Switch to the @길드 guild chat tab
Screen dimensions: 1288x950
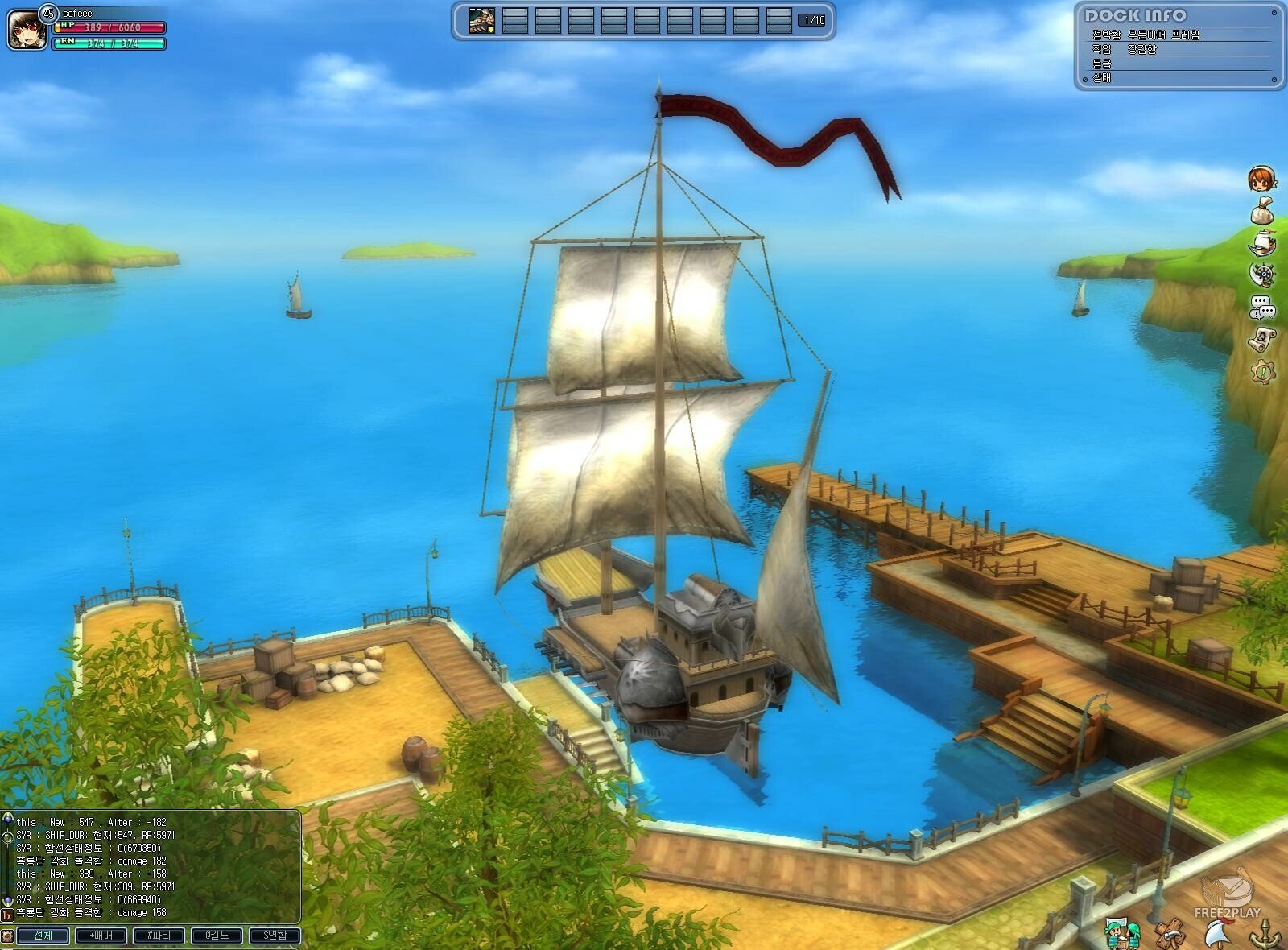(x=217, y=936)
